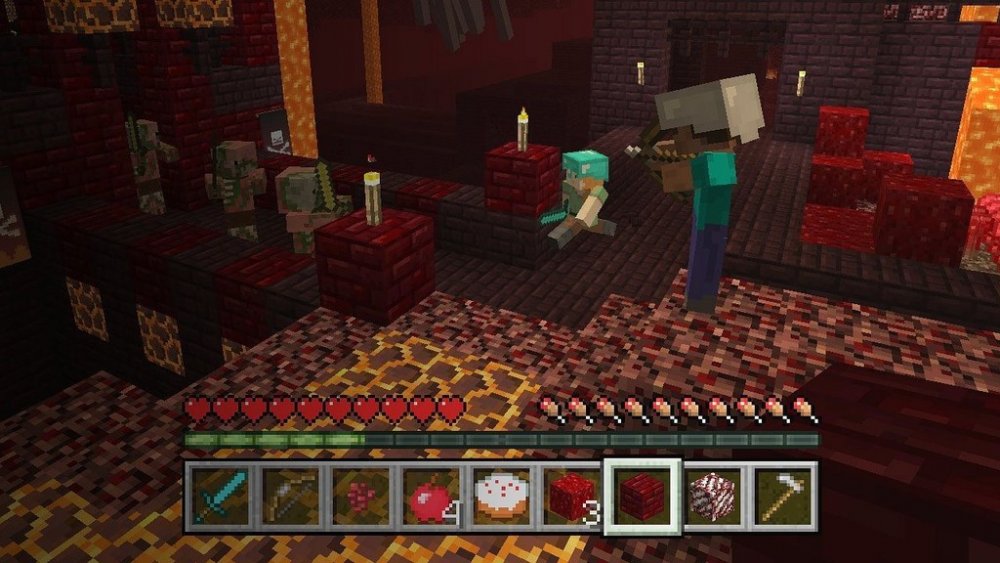Image resolution: width=1000 pixels, height=563 pixels.
Task: Pick the nether wart hotbar slot
Action: 360,495
